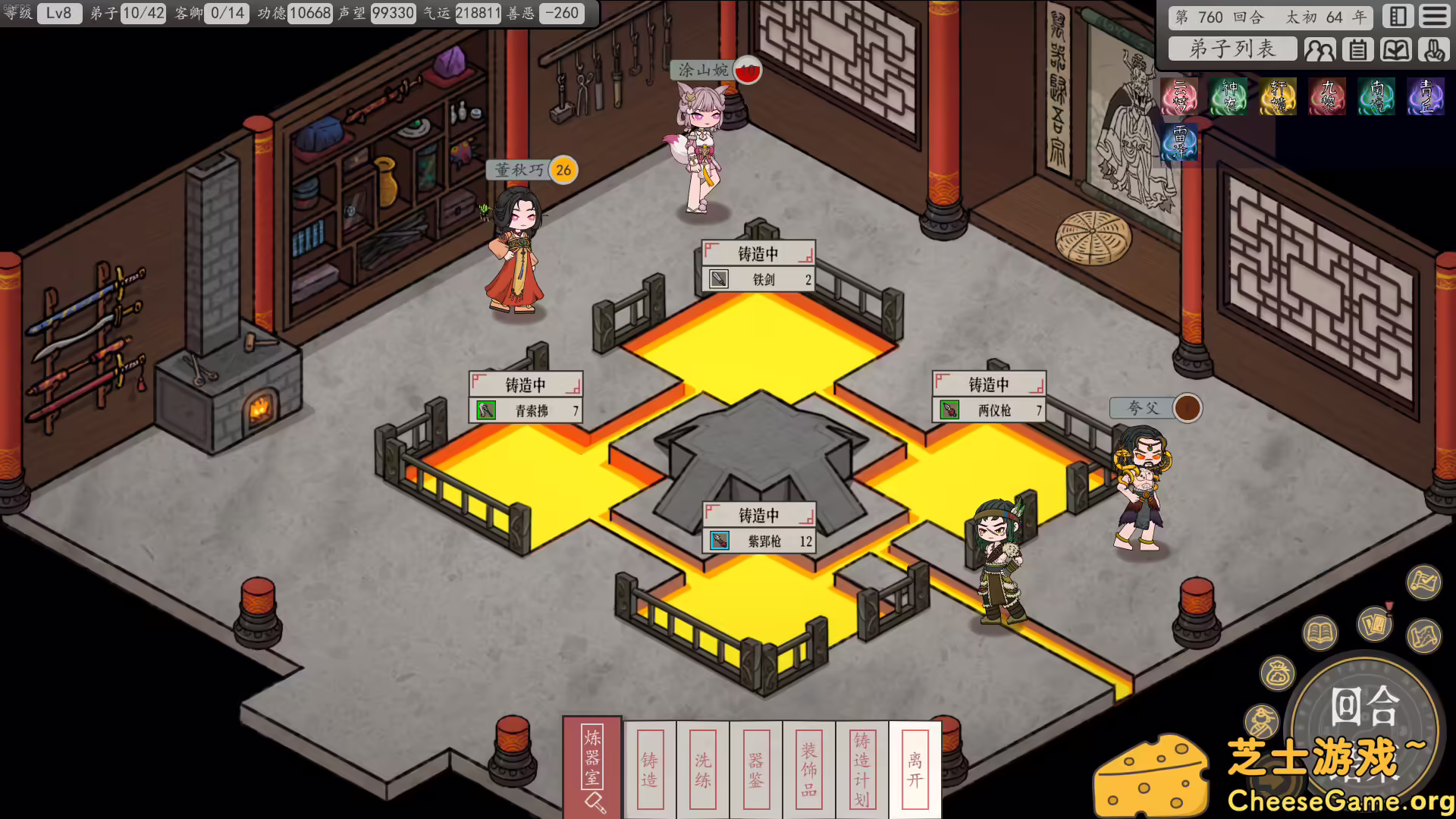Switch to the 装饰品 tab at bottom

click(x=807, y=770)
